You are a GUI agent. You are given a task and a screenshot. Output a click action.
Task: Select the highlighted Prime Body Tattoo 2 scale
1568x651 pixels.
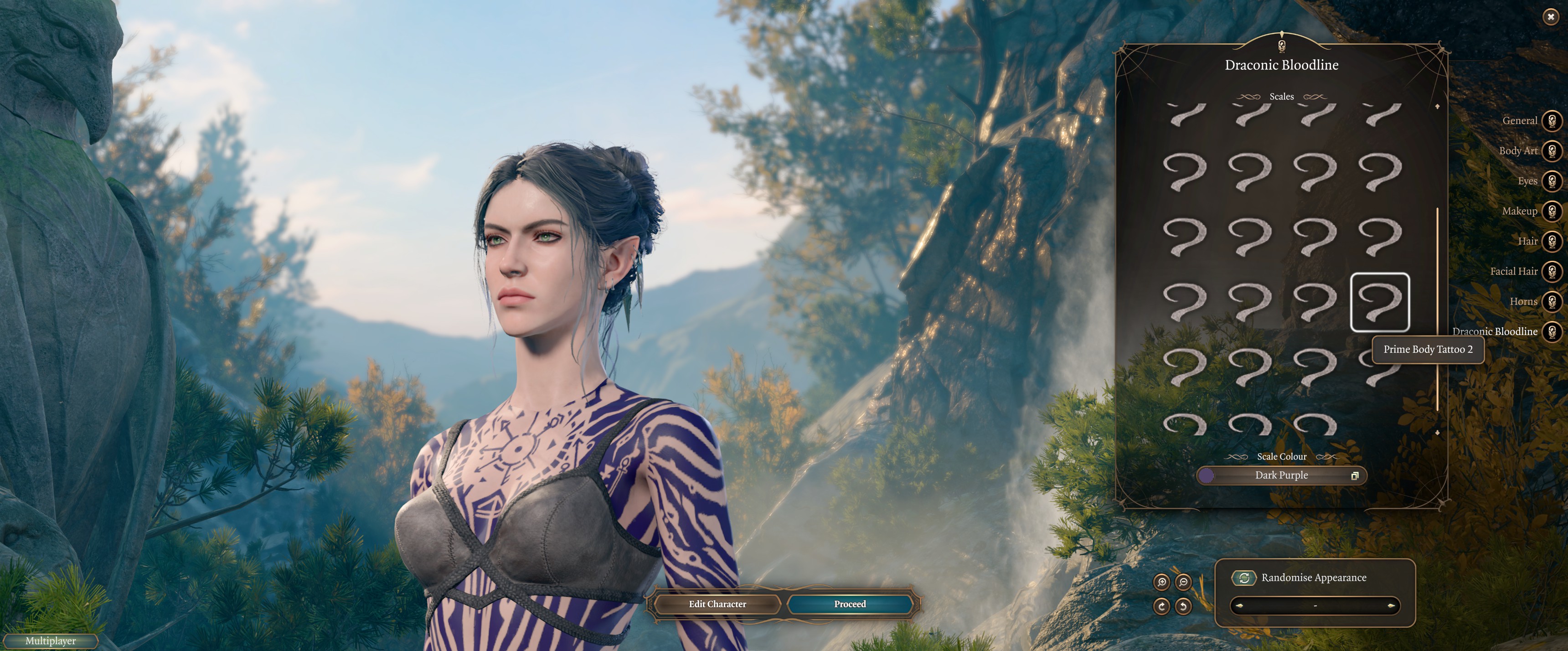coord(1379,302)
